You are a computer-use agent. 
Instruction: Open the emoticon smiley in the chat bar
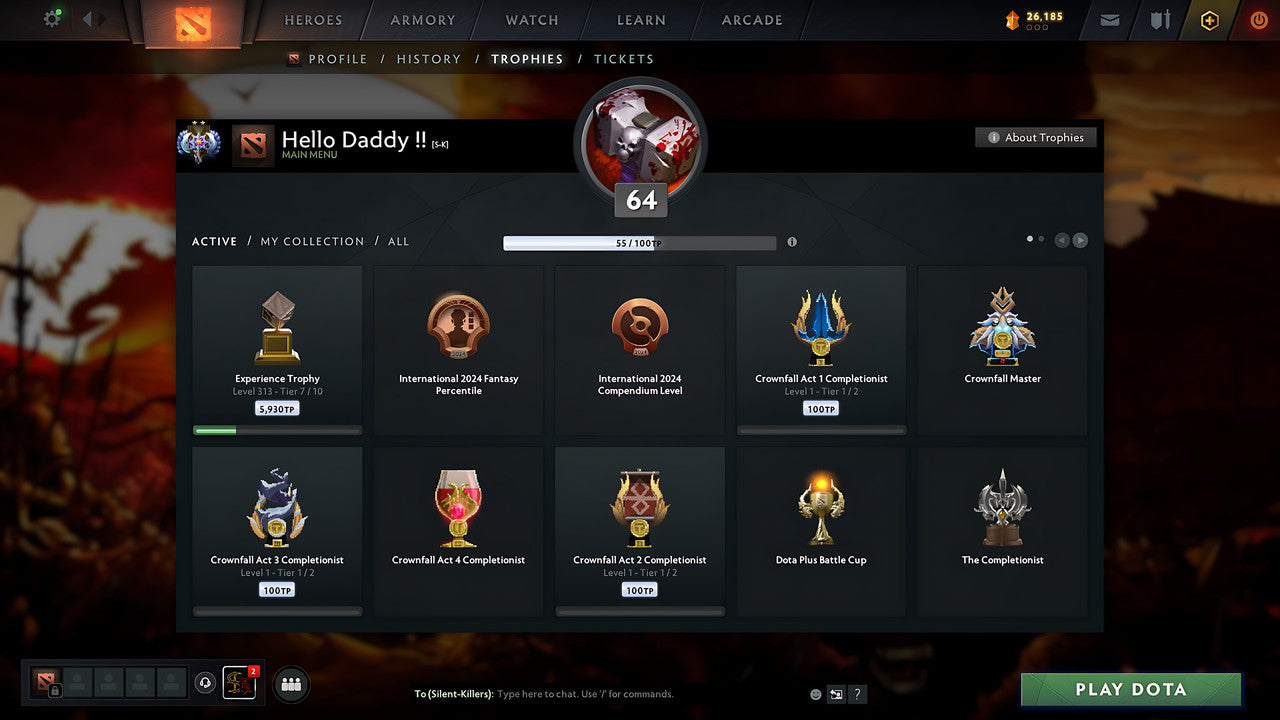(x=815, y=694)
